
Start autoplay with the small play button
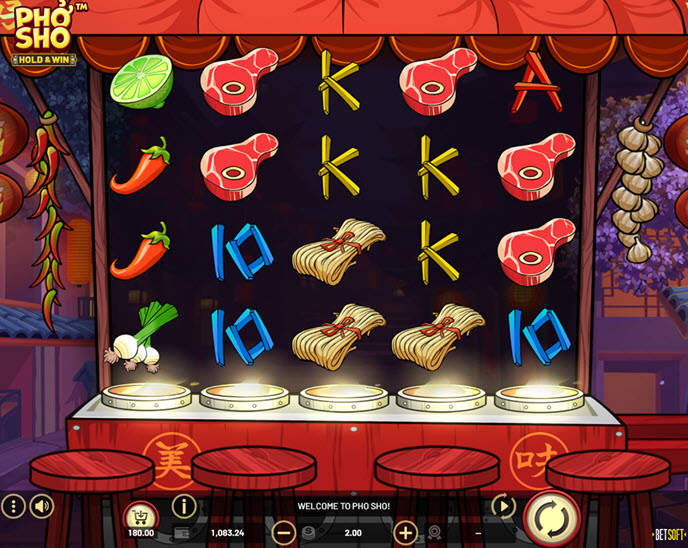(503, 506)
